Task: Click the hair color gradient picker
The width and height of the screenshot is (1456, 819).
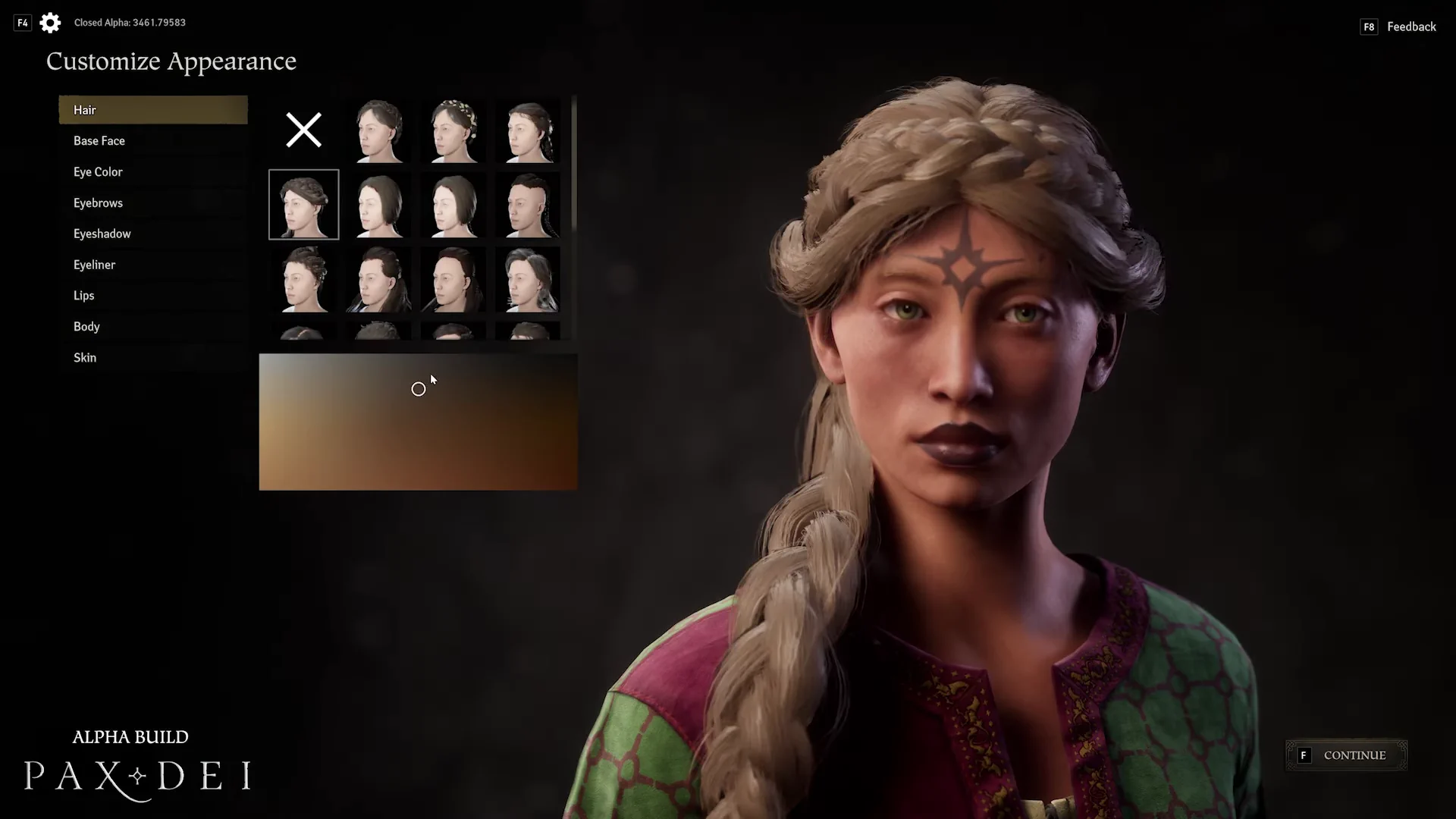Action: [418, 422]
